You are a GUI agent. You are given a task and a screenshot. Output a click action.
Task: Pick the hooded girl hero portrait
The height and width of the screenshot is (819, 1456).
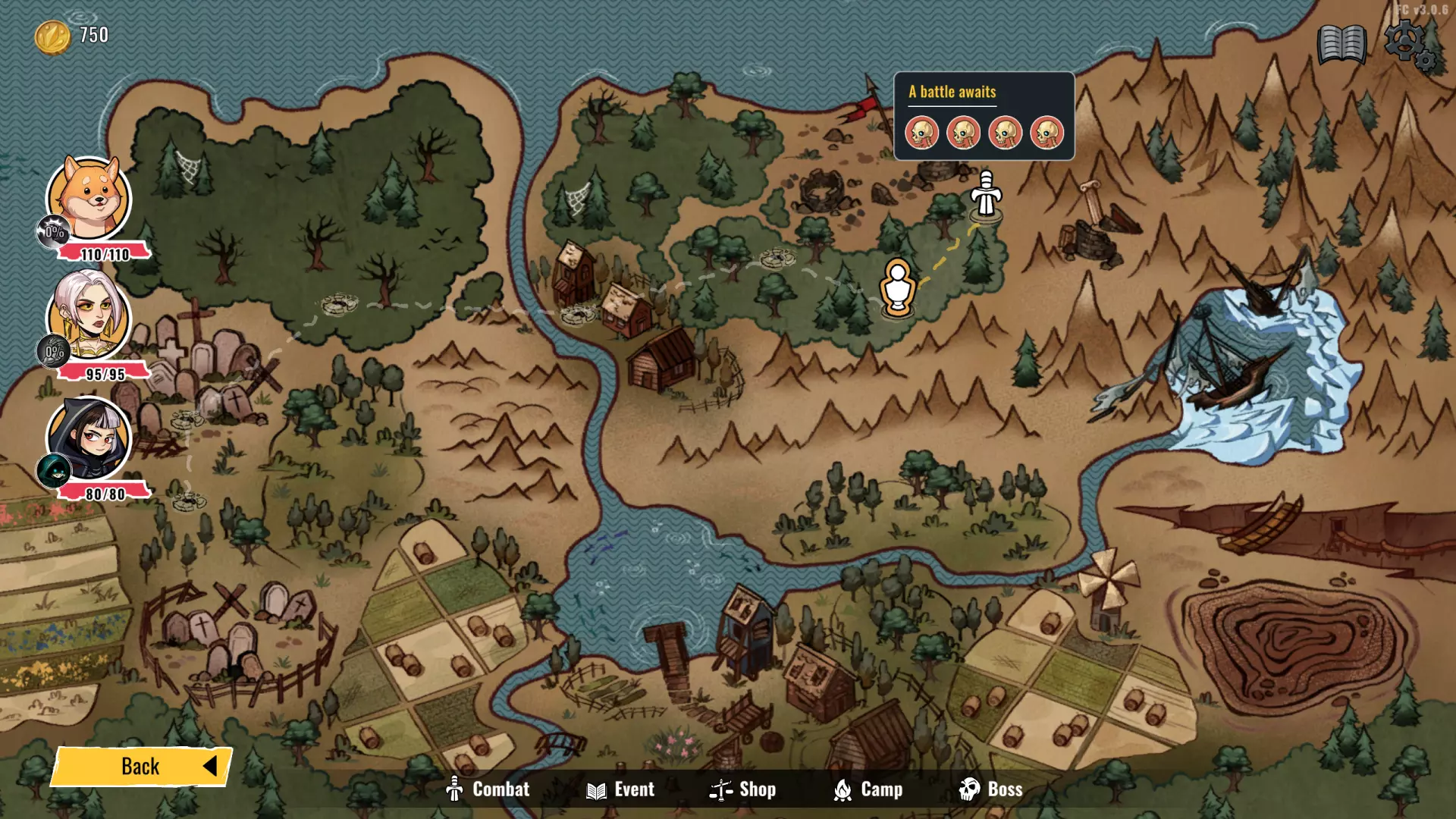89,438
